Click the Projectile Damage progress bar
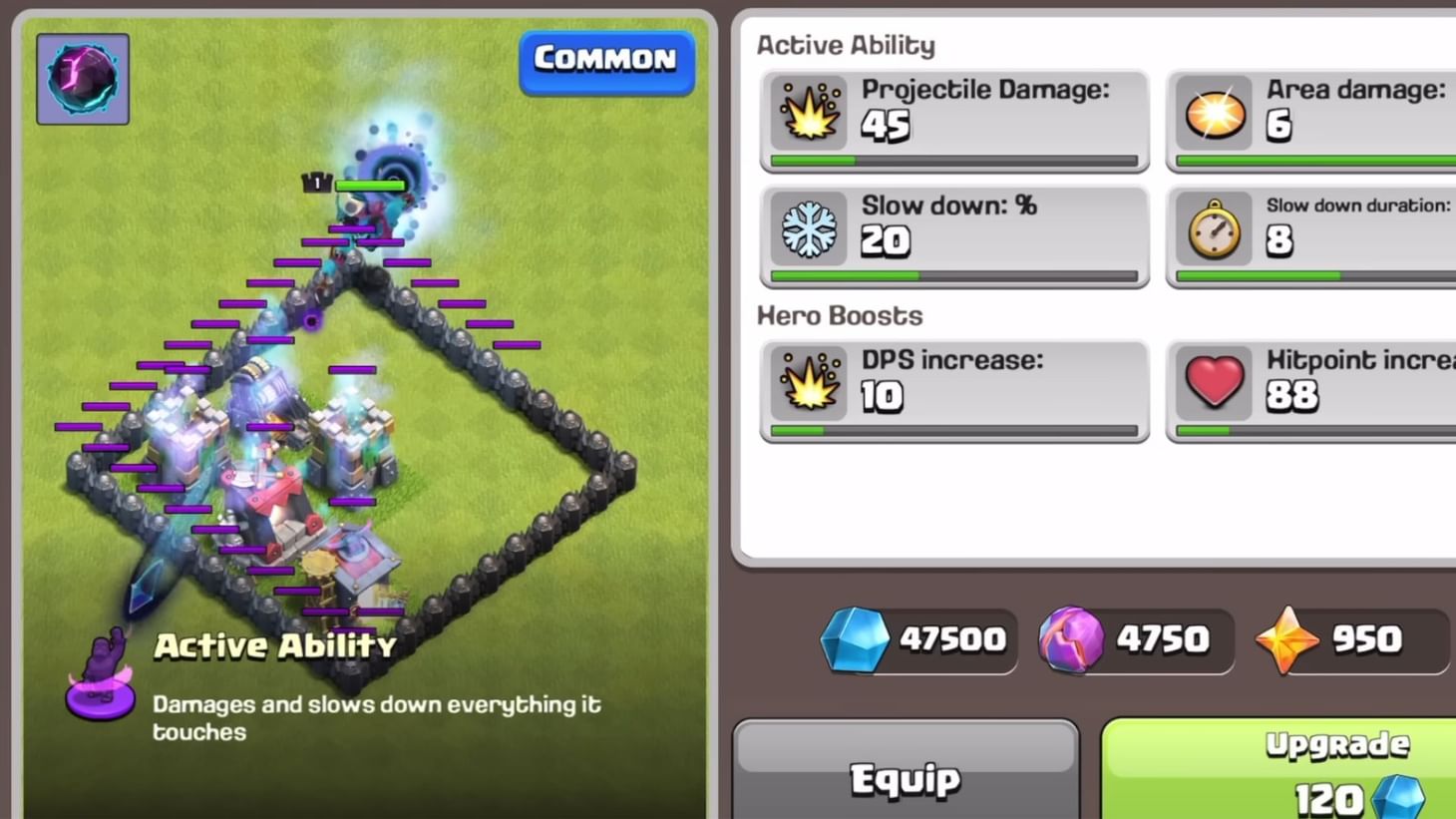Image resolution: width=1456 pixels, height=819 pixels. pos(952,160)
